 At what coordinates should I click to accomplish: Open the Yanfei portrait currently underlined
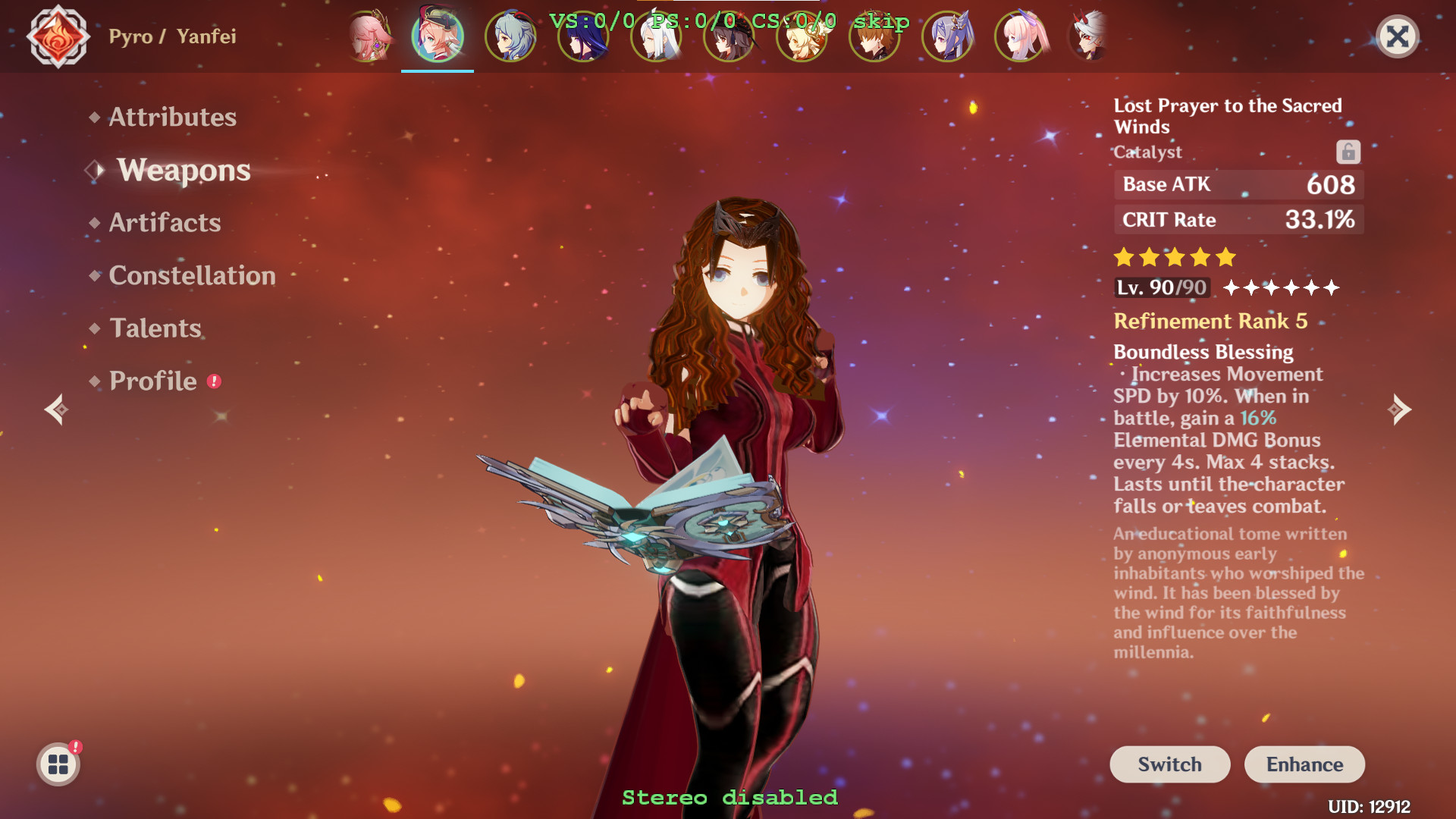[438, 36]
